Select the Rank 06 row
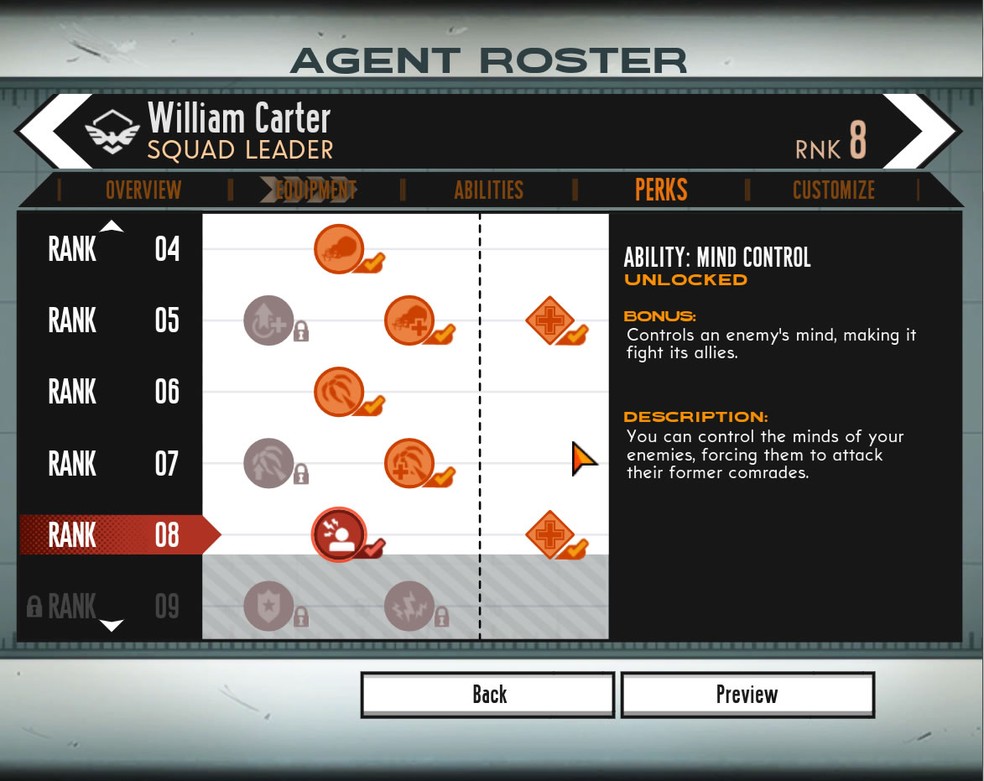Viewport: 984px width, 781px height. tap(113, 391)
